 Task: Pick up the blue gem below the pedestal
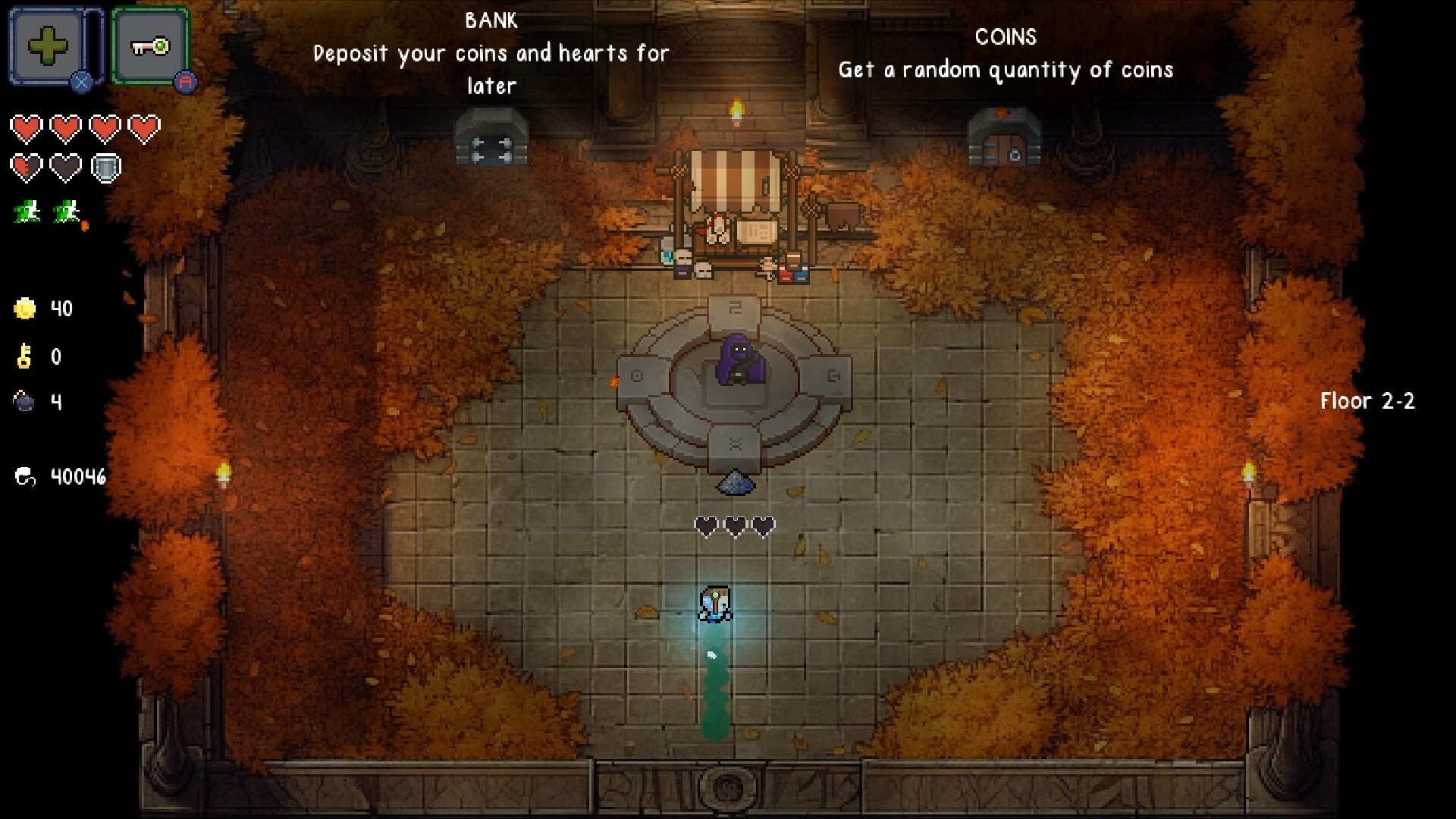coord(736,483)
